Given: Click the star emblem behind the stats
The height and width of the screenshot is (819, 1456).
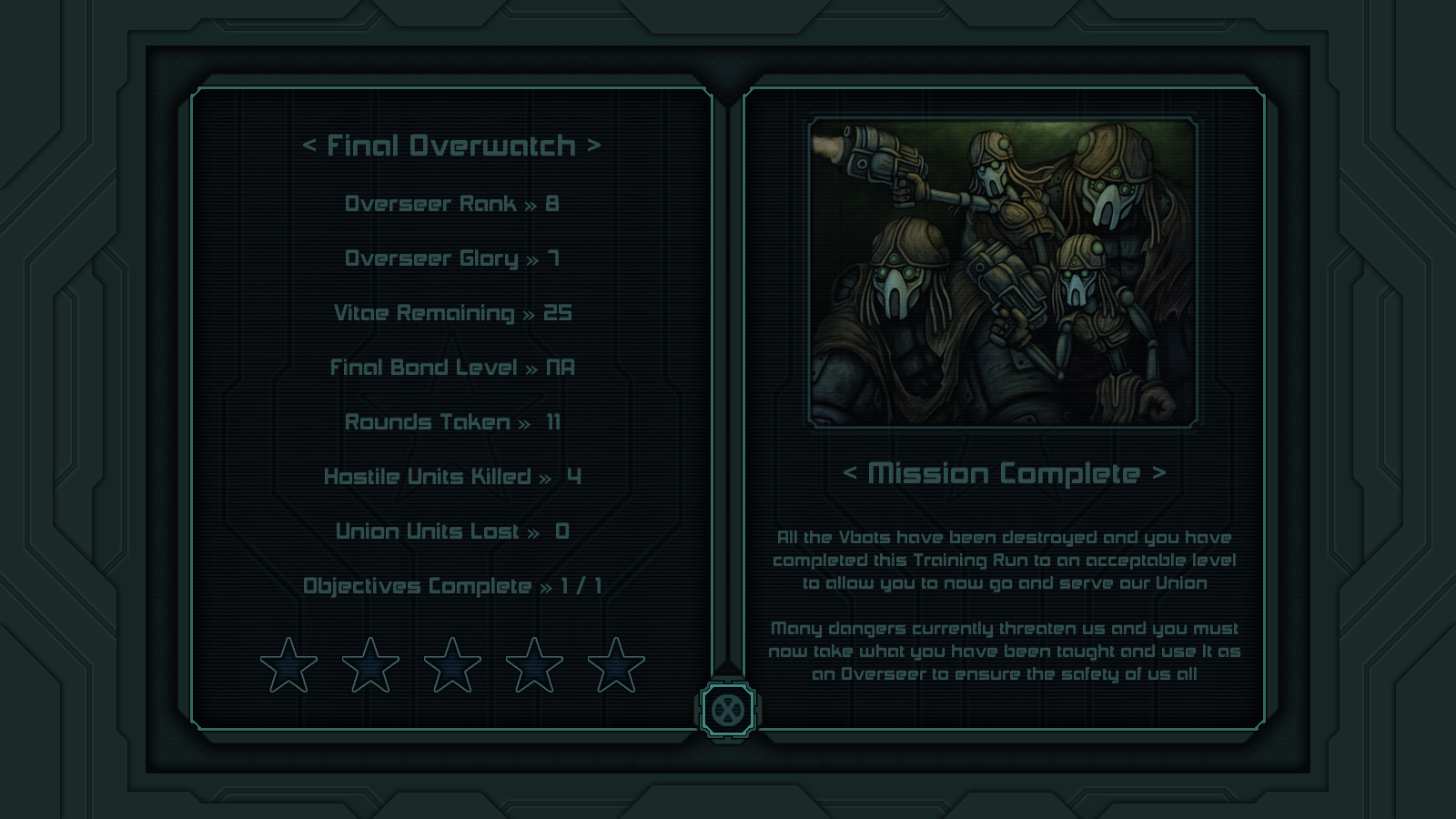Looking at the screenshot, I should coord(452,409).
